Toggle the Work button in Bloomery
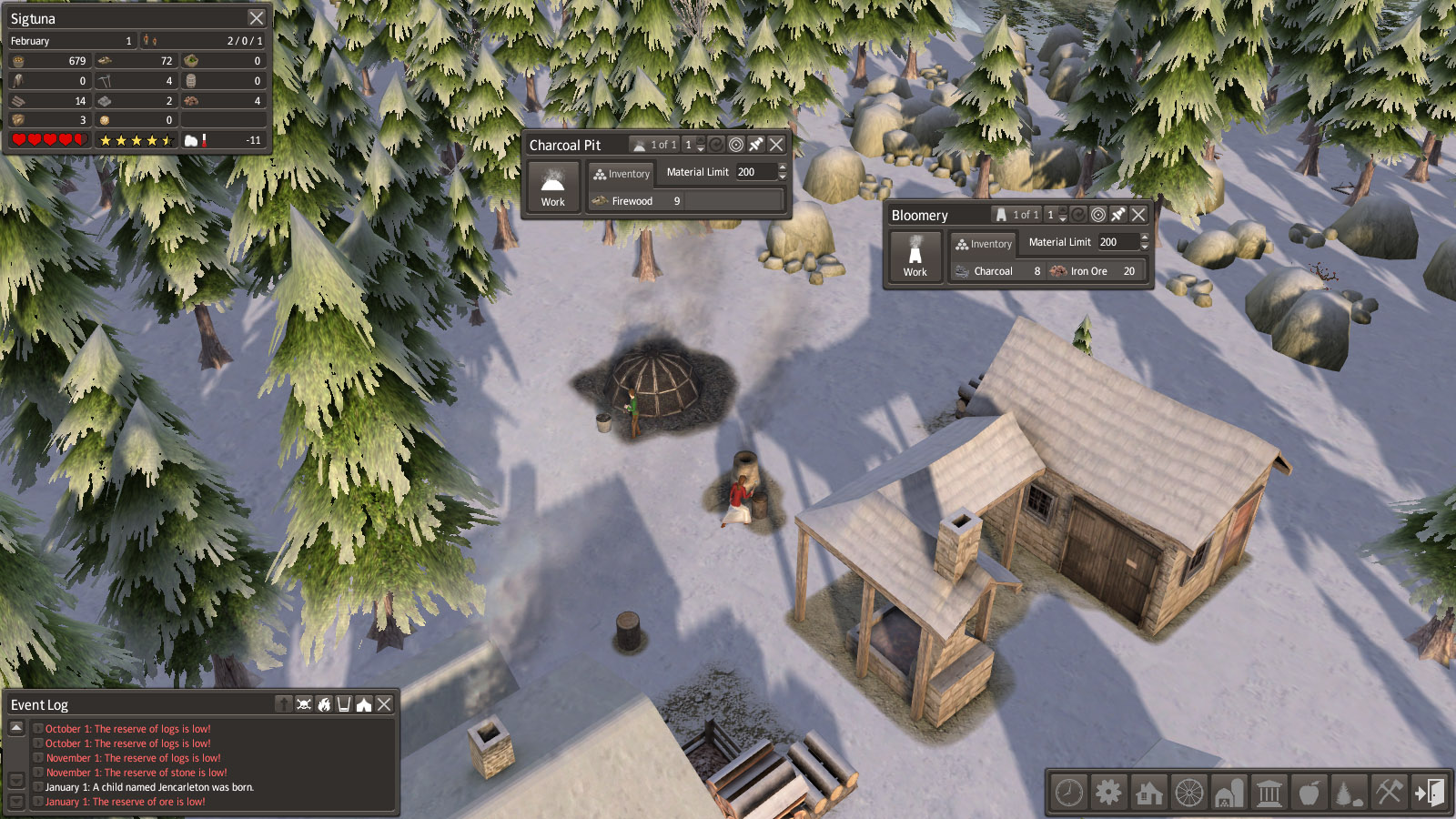This screenshot has width=1456, height=819. (915, 257)
